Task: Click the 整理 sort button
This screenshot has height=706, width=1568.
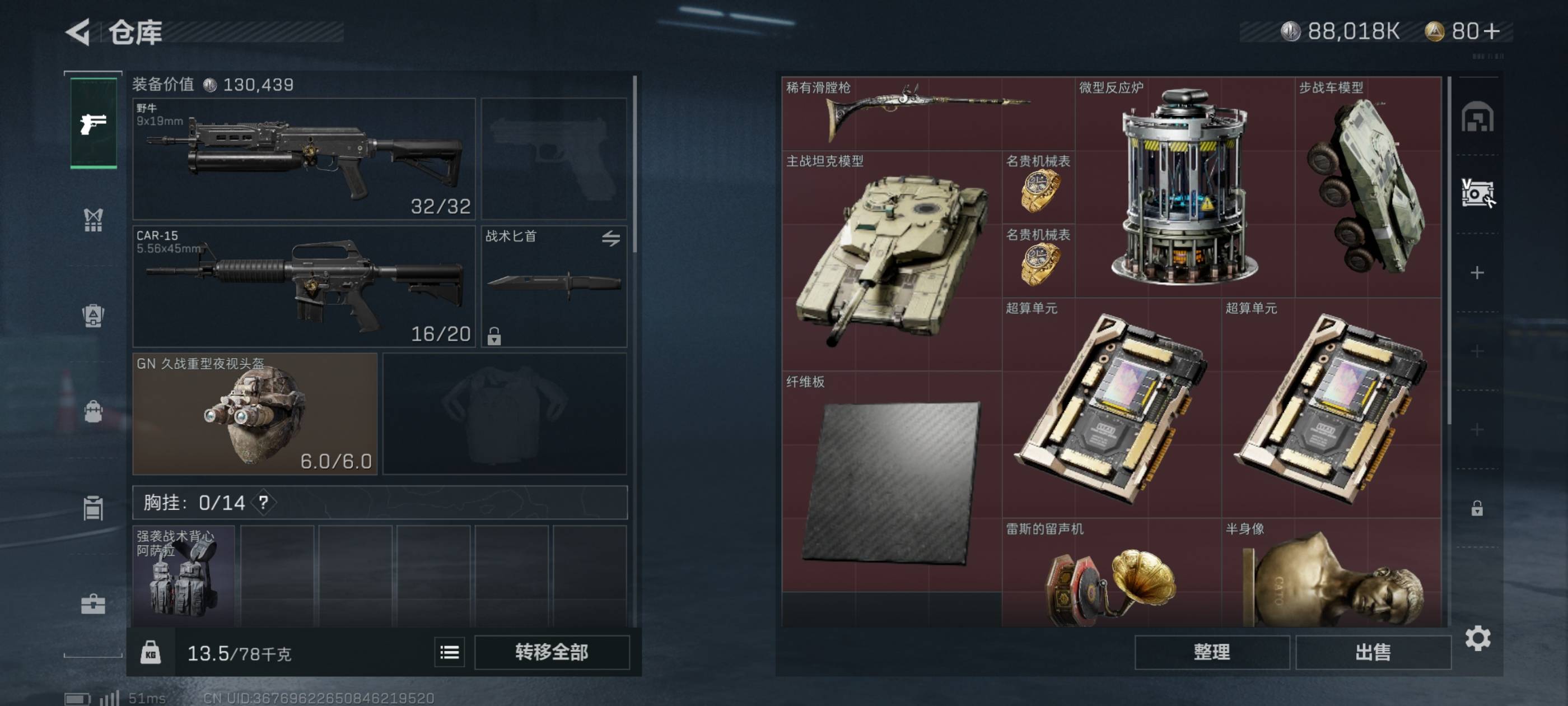Action: [1211, 652]
